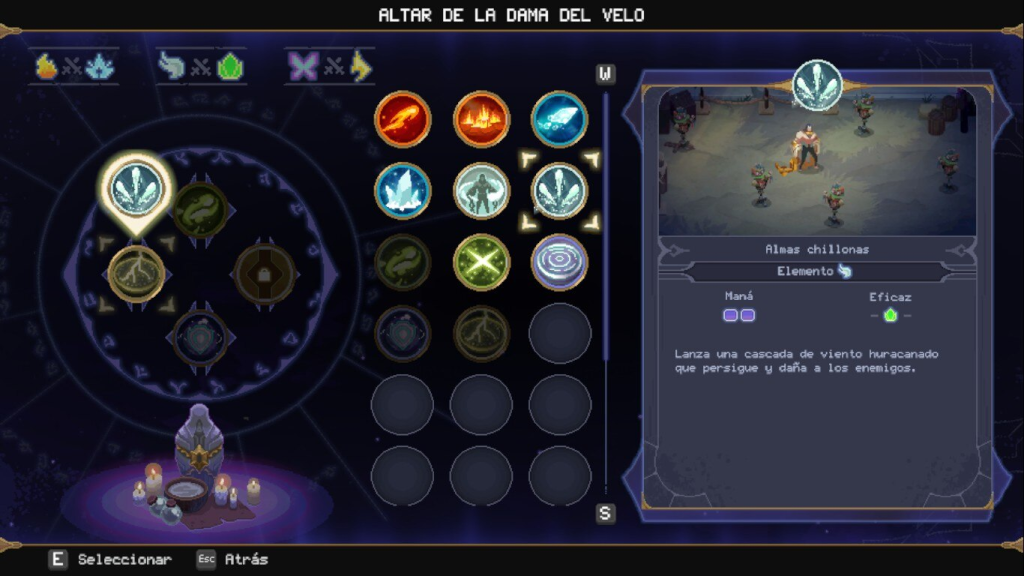Select the ice crystal cluster spell
The width and height of the screenshot is (1024, 576).
(x=402, y=190)
